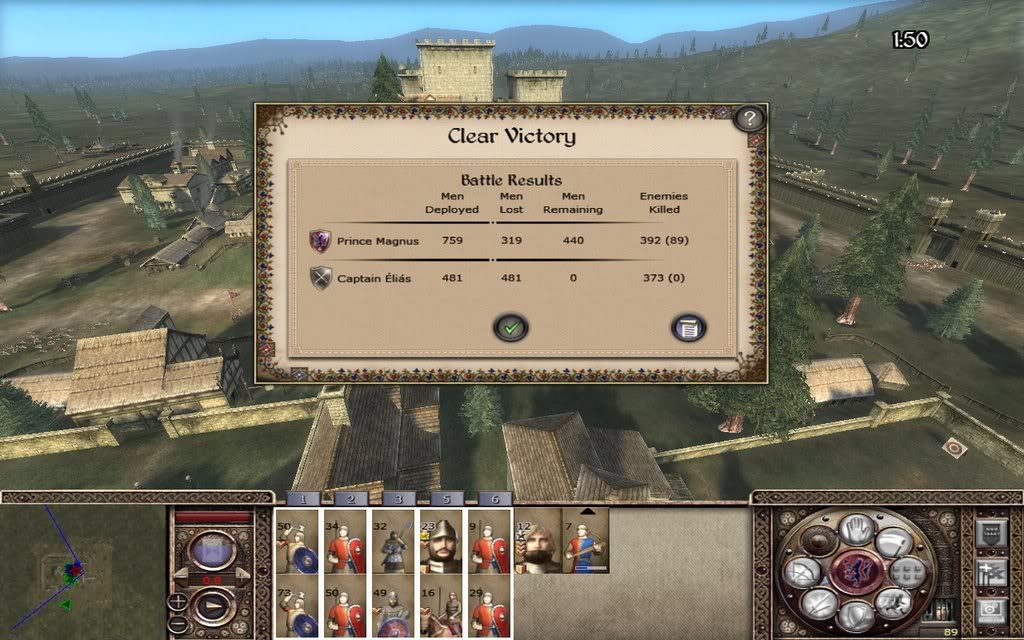Image resolution: width=1024 pixels, height=640 pixels.
Task: Select the Prince Magnus faction shield icon
Action: 320,241
